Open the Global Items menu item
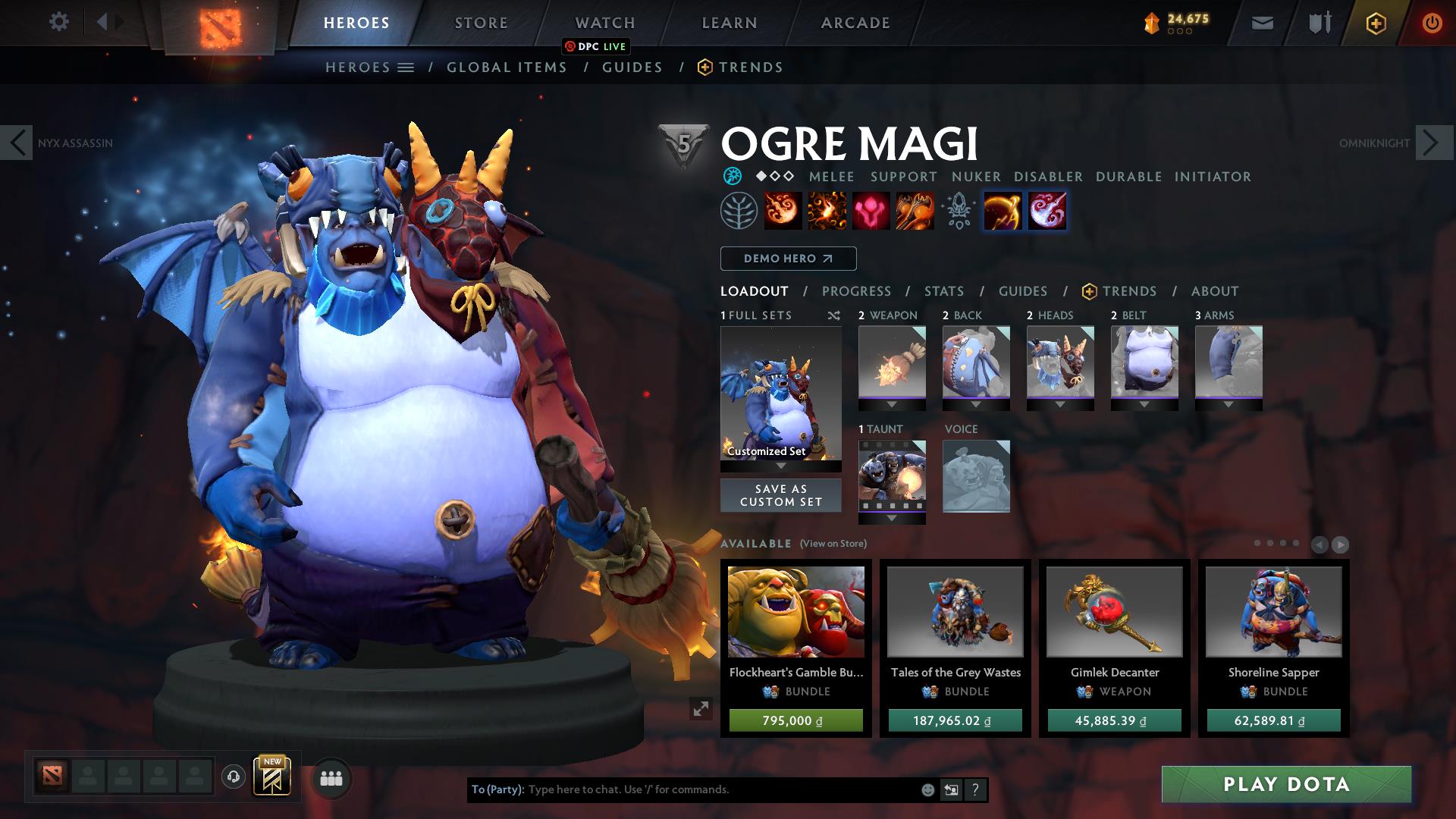1456x819 pixels. 507,67
